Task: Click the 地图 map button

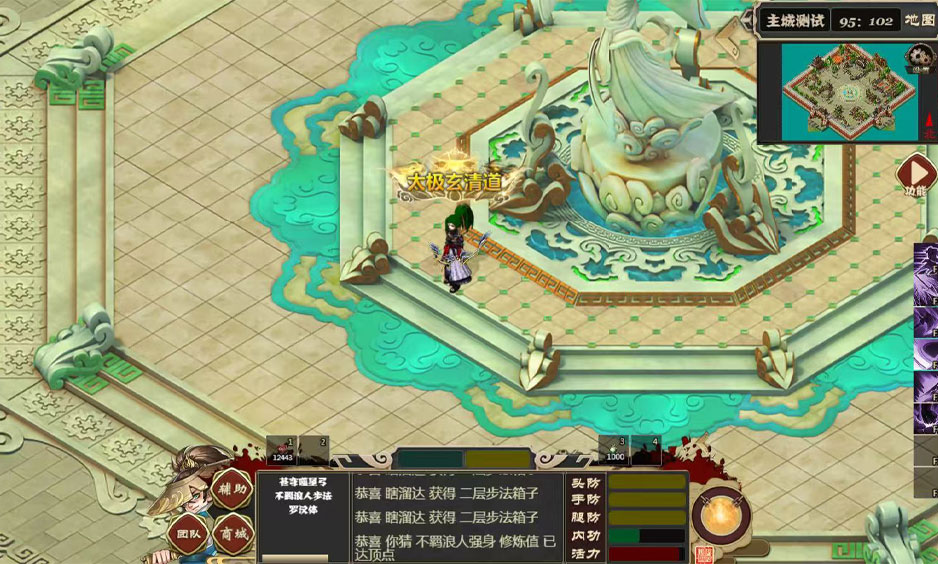Action: tap(919, 20)
